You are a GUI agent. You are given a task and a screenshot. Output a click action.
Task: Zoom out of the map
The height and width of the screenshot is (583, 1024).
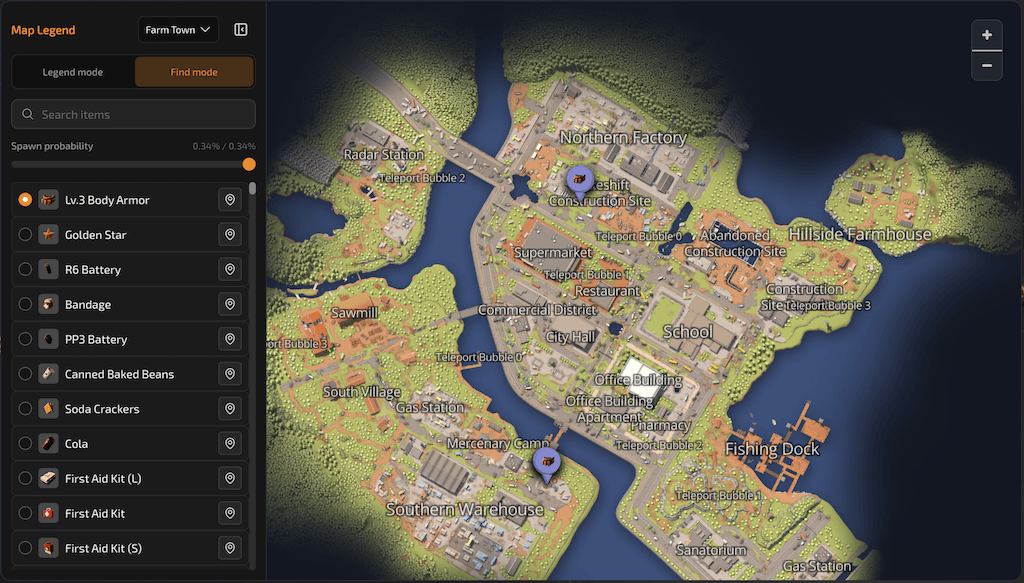pos(987,65)
